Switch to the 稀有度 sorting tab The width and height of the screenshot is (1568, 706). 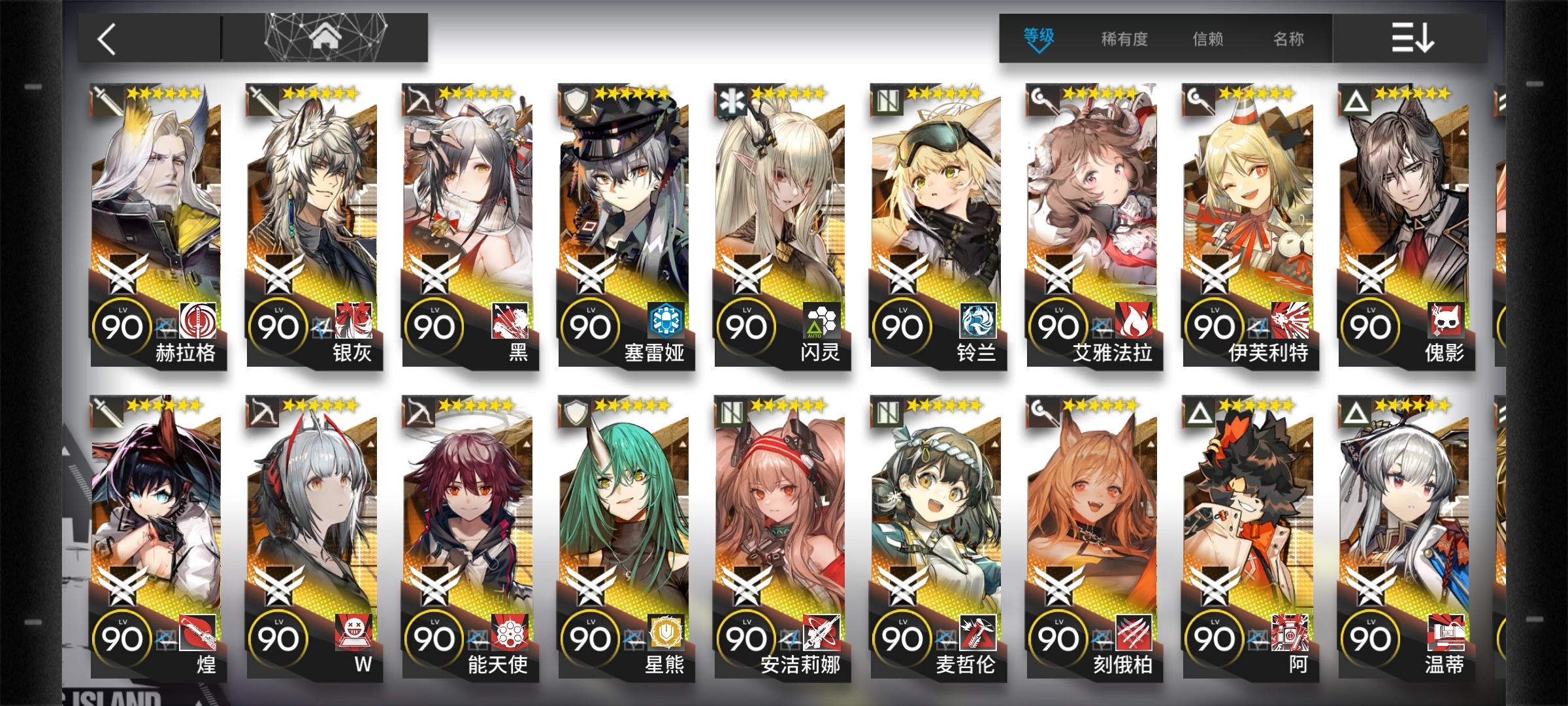1125,39
